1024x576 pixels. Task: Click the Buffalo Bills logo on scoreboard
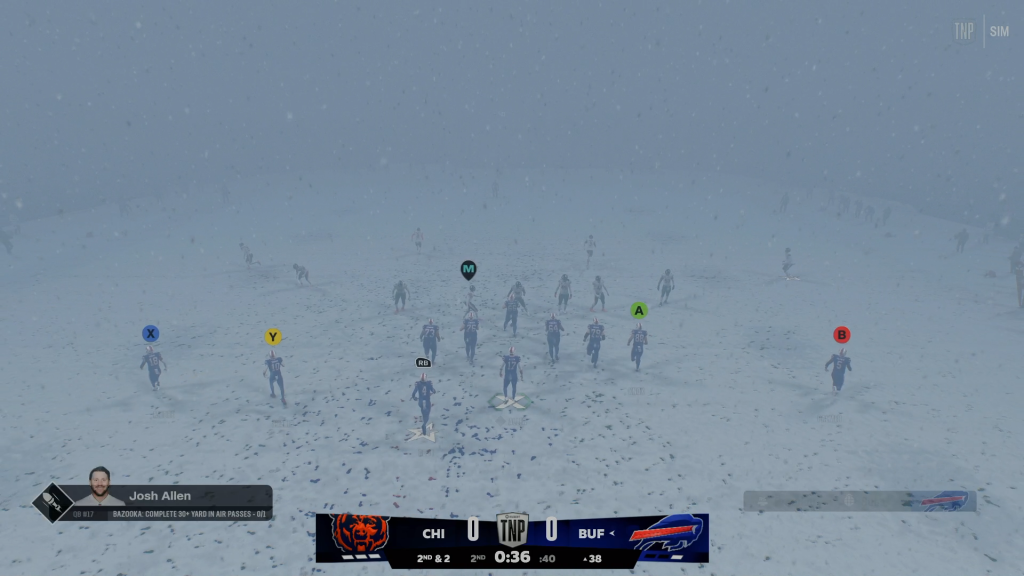tap(665, 537)
